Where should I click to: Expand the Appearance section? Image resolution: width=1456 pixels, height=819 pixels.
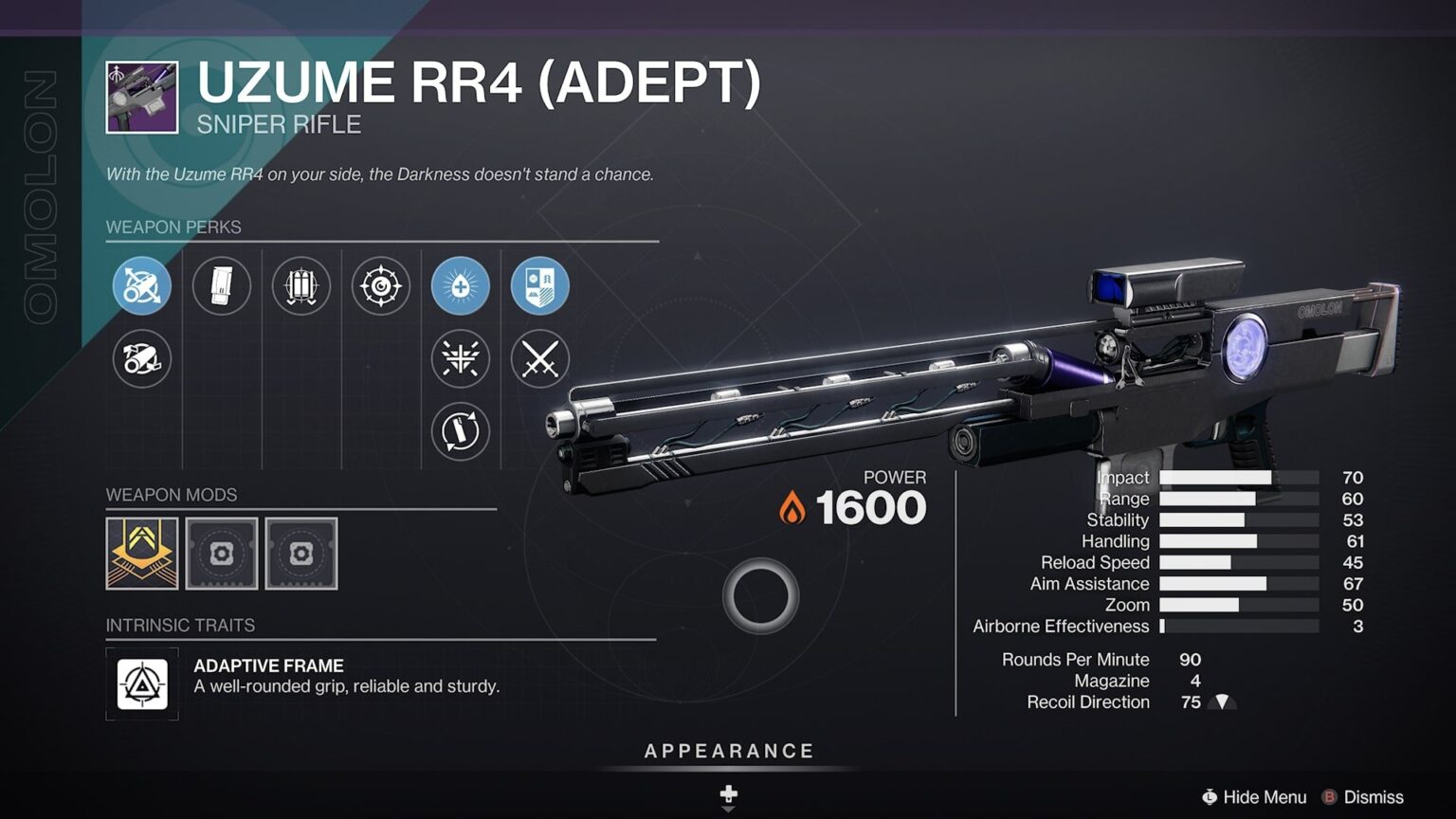click(728, 750)
